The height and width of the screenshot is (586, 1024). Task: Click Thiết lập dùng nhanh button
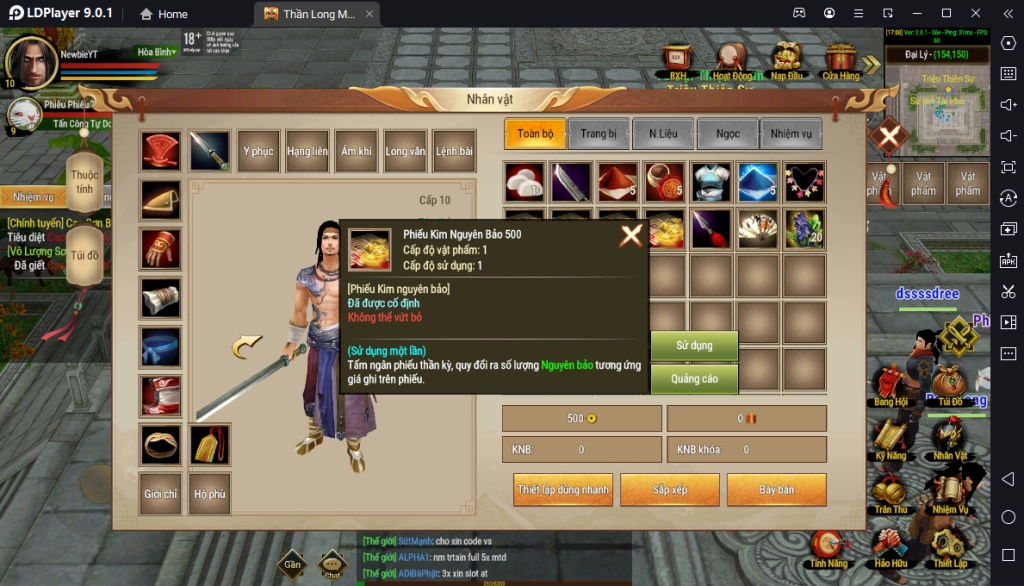pyautogui.click(x=562, y=490)
